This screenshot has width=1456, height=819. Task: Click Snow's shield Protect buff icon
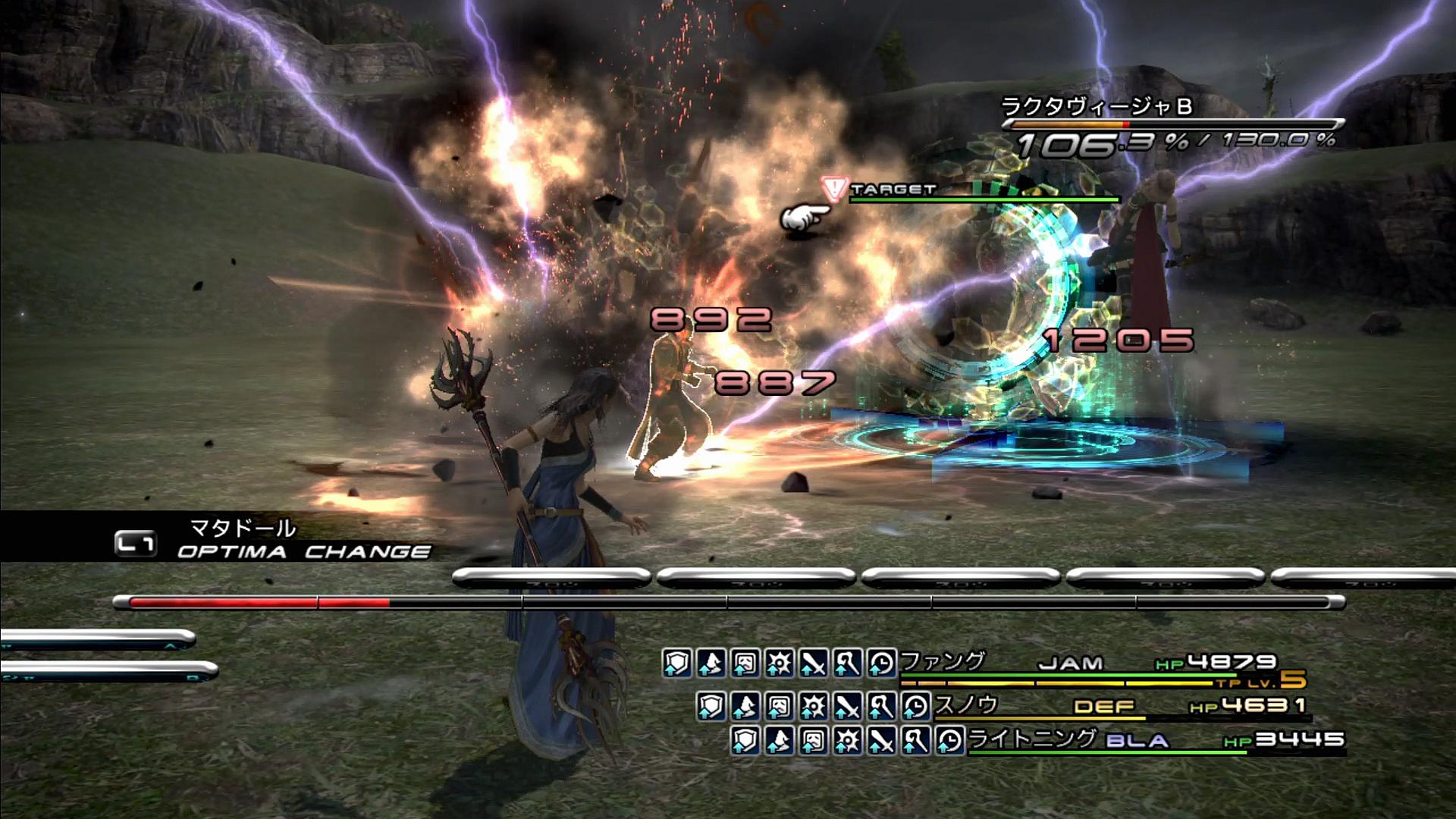point(711,707)
